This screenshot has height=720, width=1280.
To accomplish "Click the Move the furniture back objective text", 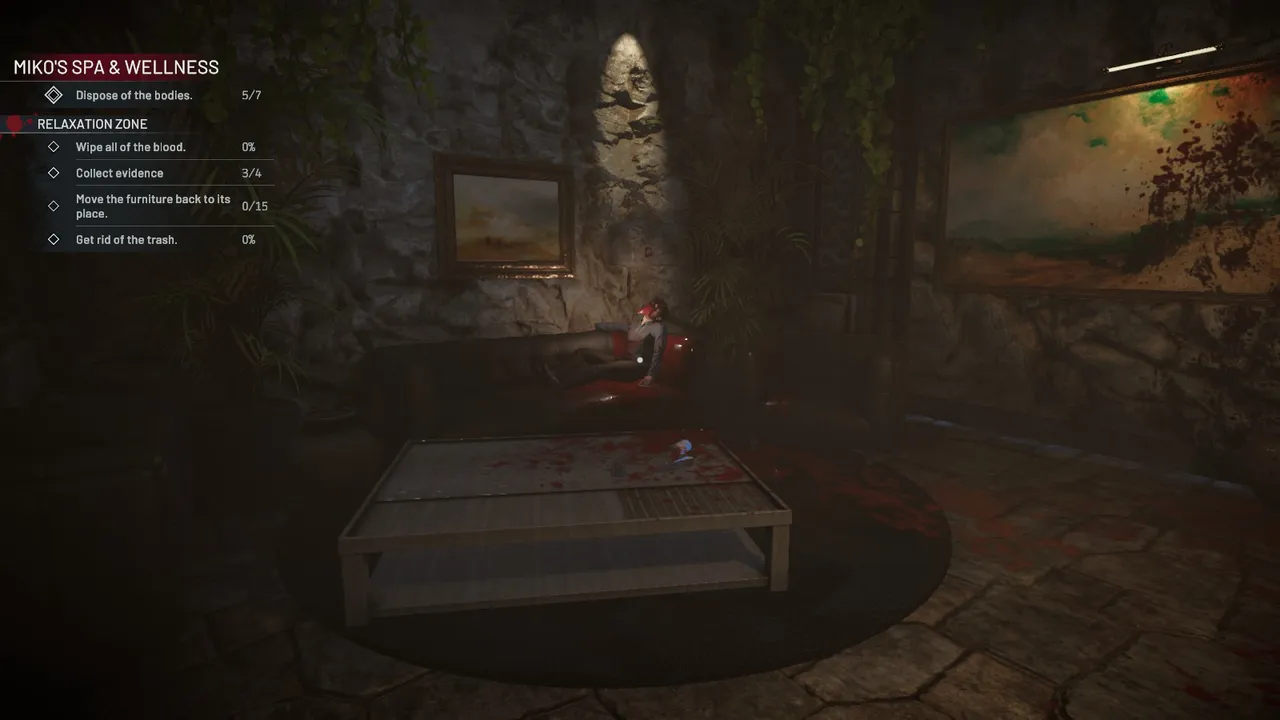I will tap(152, 205).
